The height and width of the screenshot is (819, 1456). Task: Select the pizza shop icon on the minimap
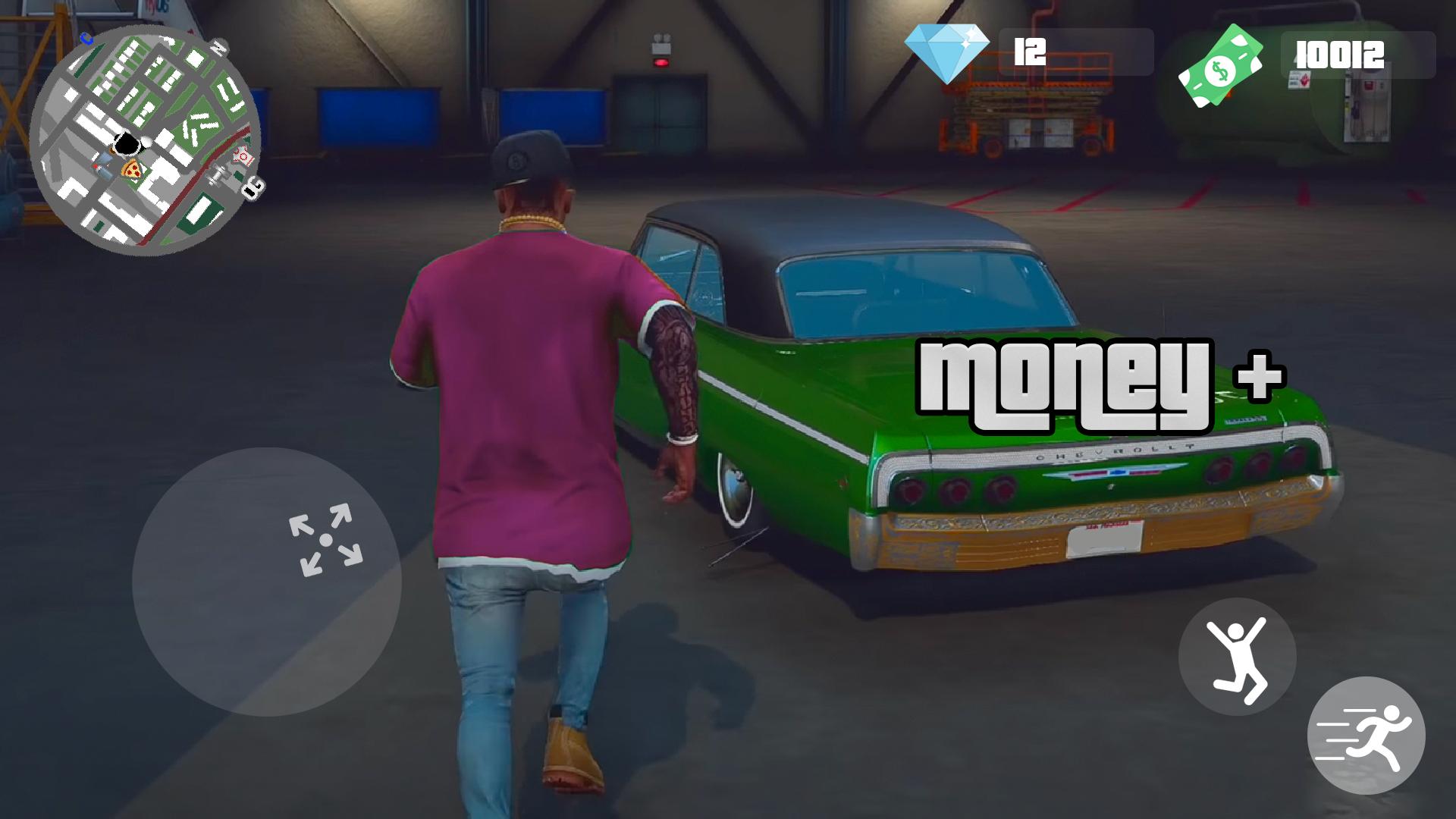[x=132, y=170]
